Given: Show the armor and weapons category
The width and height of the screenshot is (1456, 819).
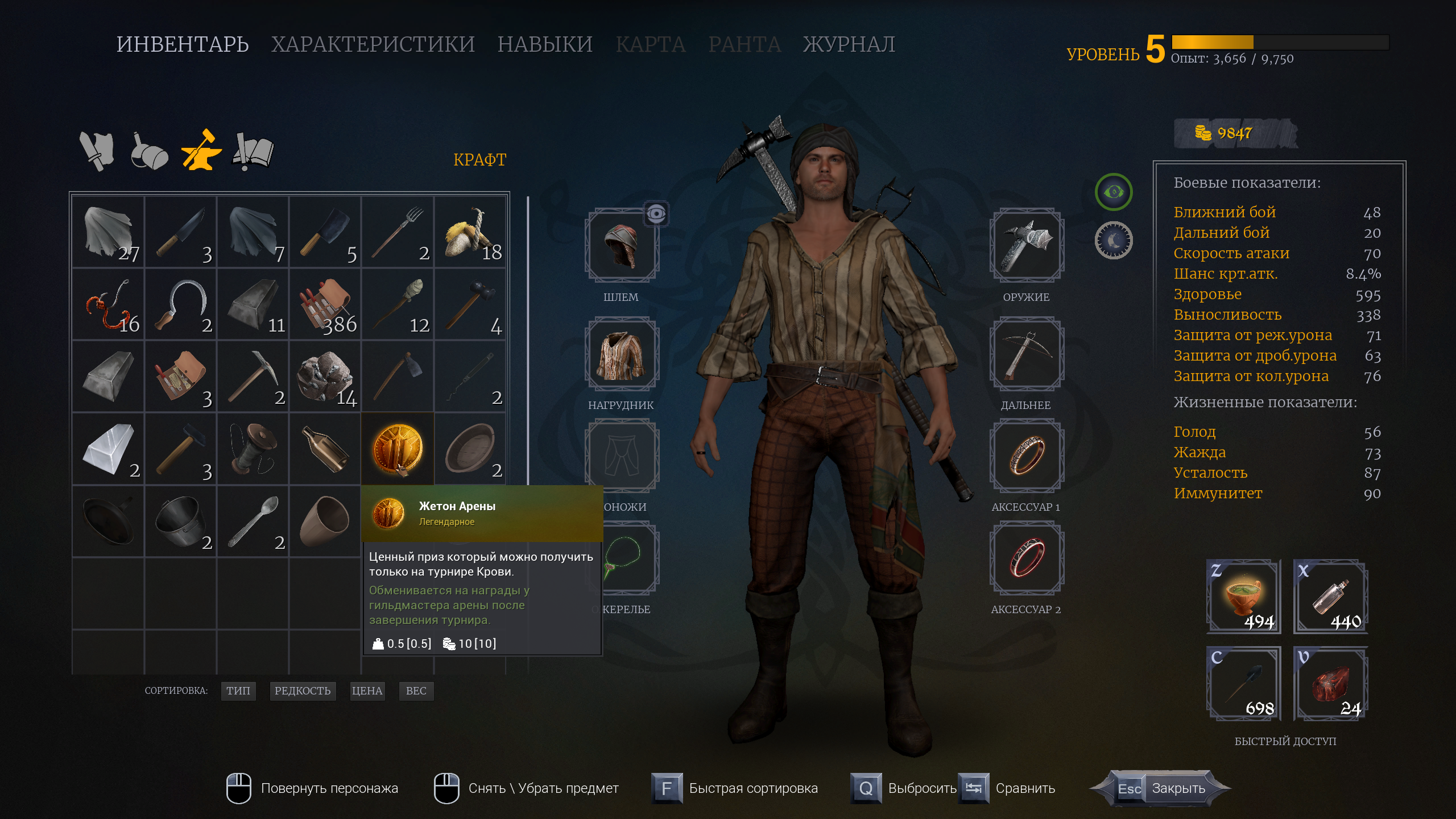Looking at the screenshot, I should 97,151.
